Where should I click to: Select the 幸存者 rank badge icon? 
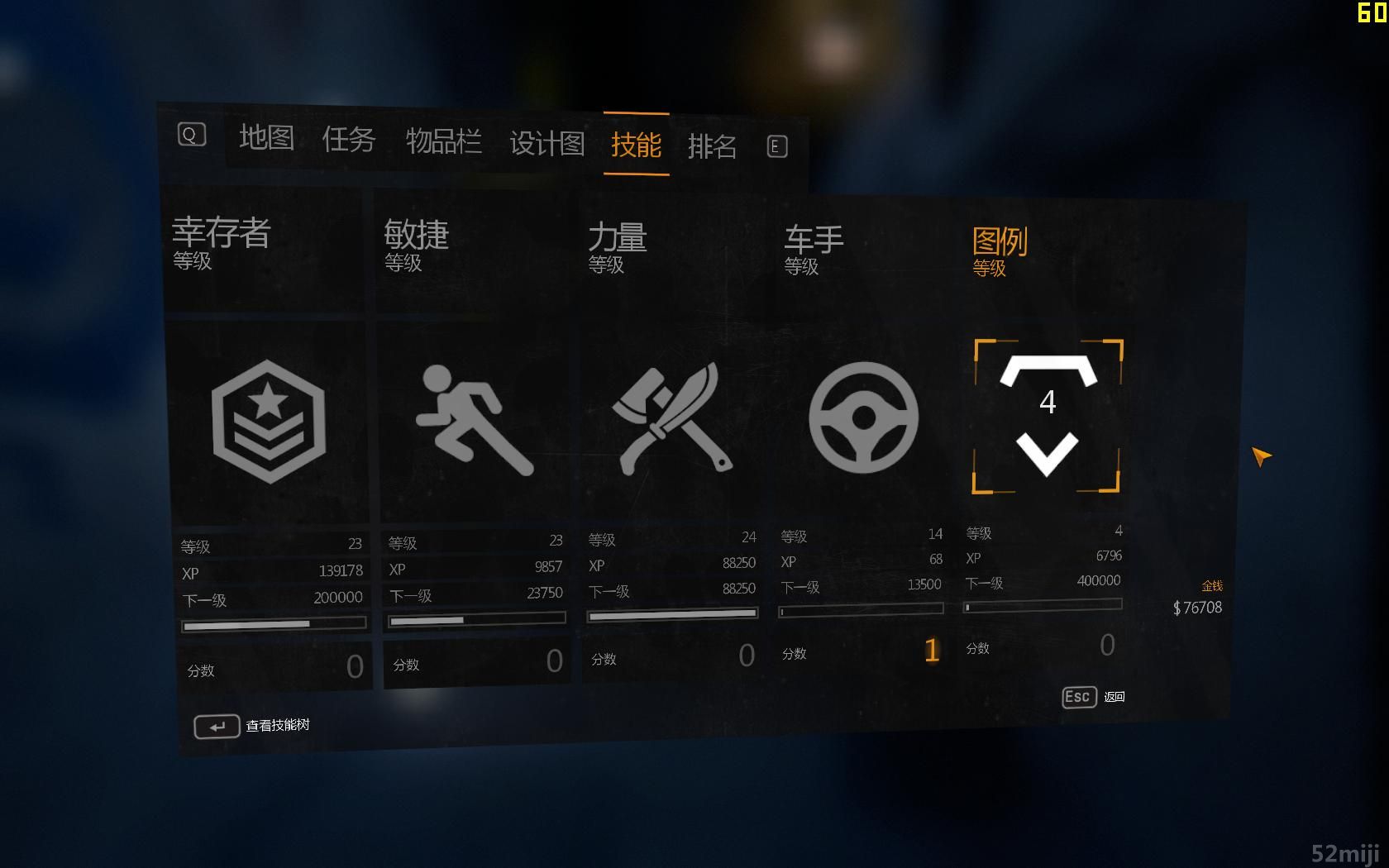click(268, 421)
